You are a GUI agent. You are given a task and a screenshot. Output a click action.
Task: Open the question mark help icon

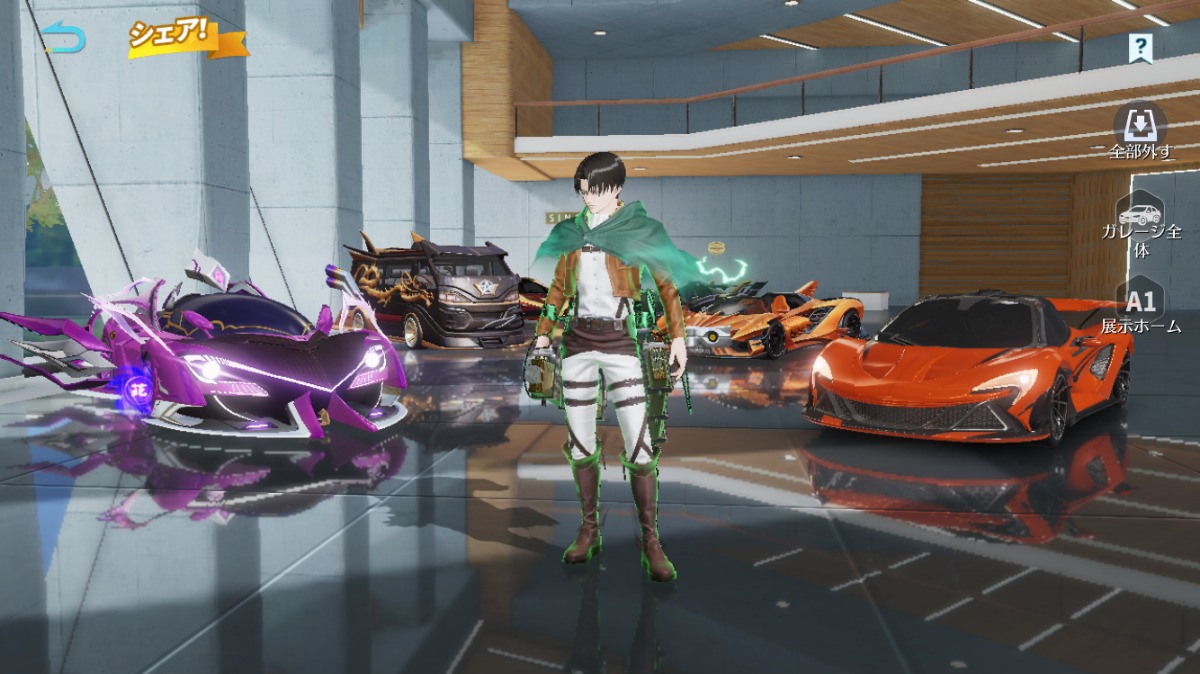1140,47
